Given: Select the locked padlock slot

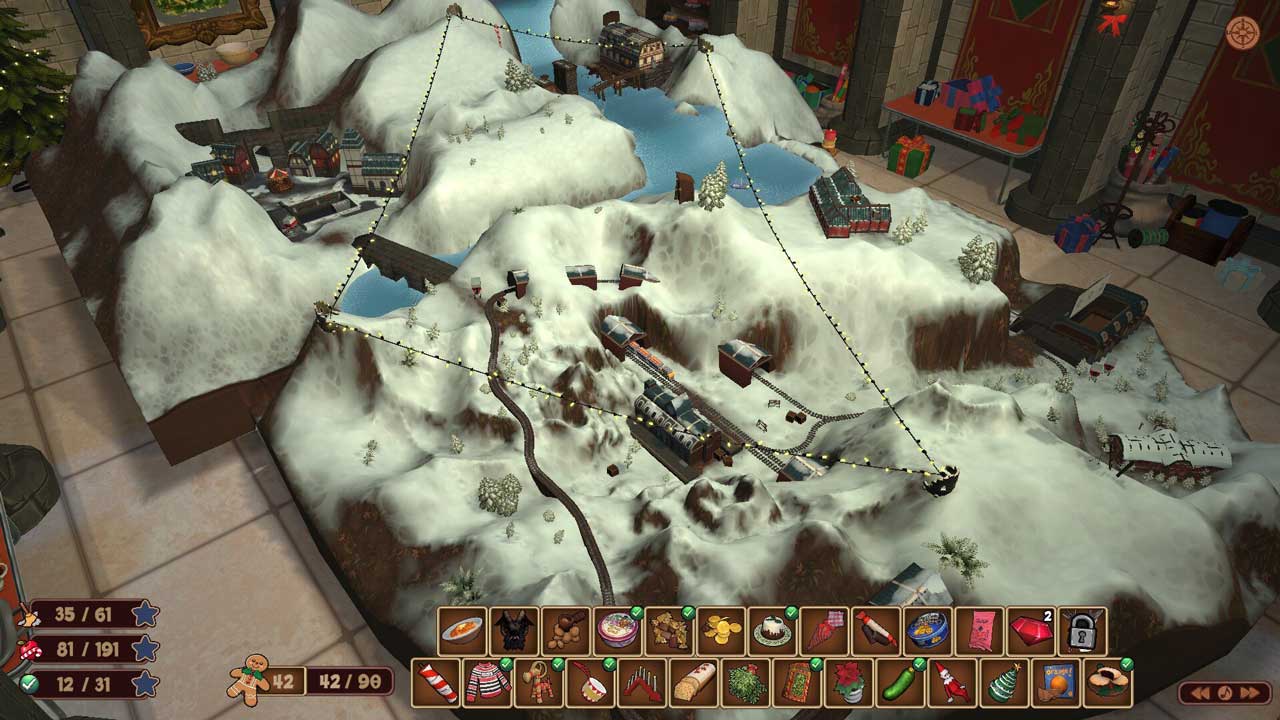Looking at the screenshot, I should click(x=1083, y=631).
